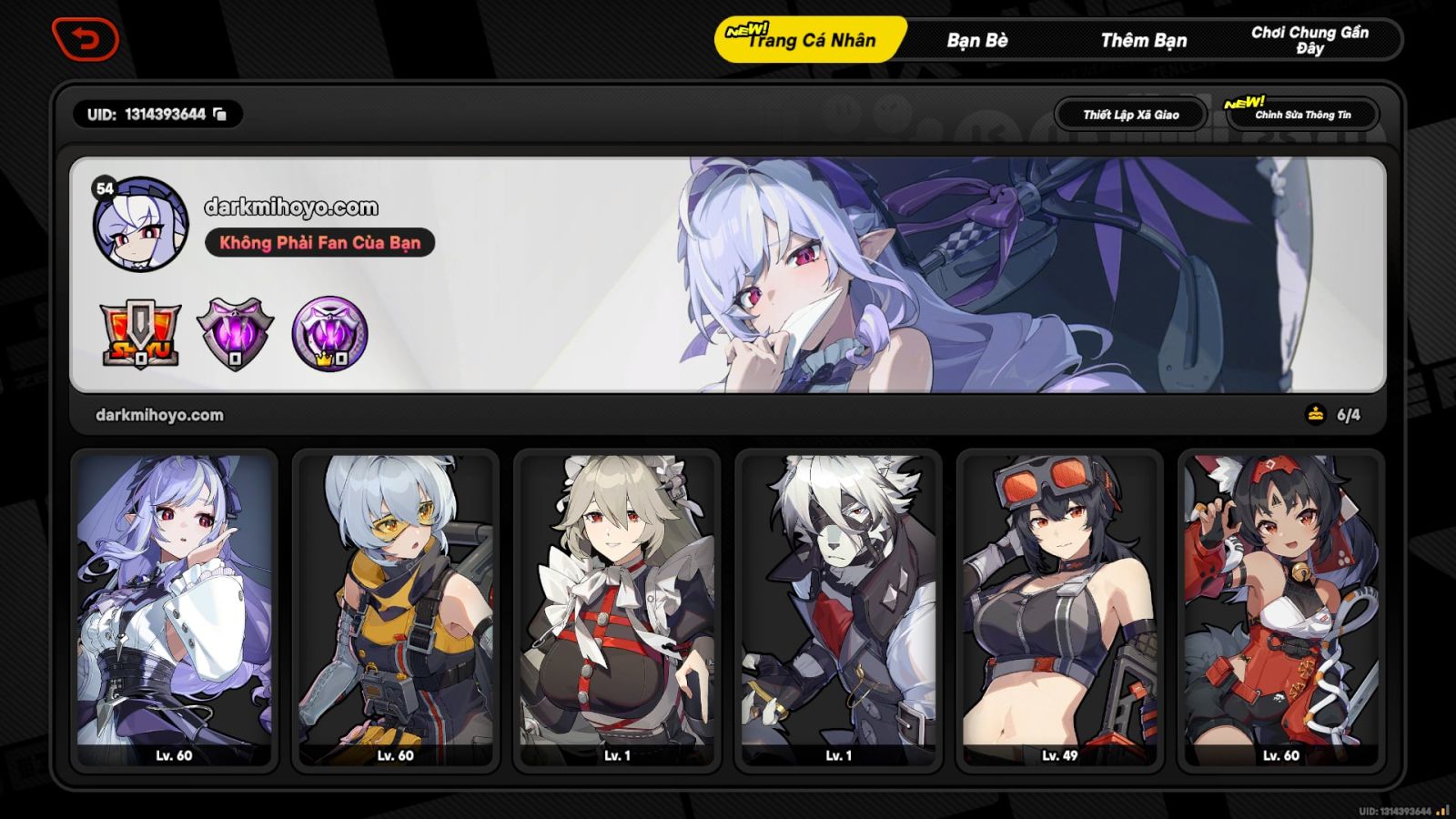The width and height of the screenshot is (1456, 819).
Task: Switch to the Bạn Bè tab
Action: point(976,40)
